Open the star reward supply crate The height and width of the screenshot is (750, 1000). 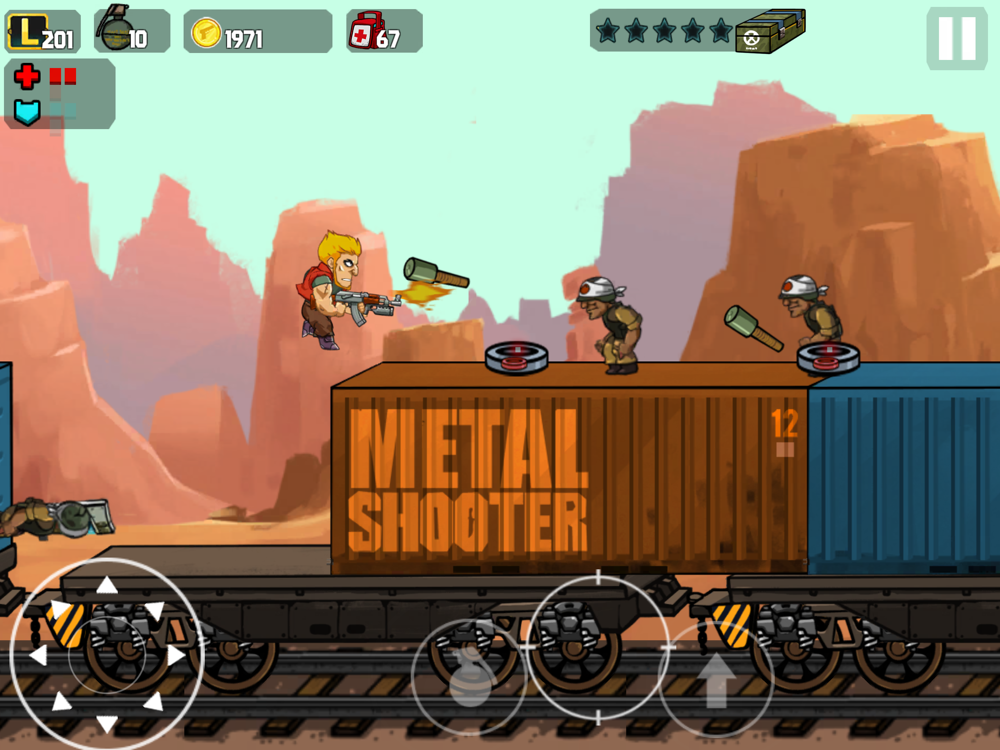pos(771,32)
